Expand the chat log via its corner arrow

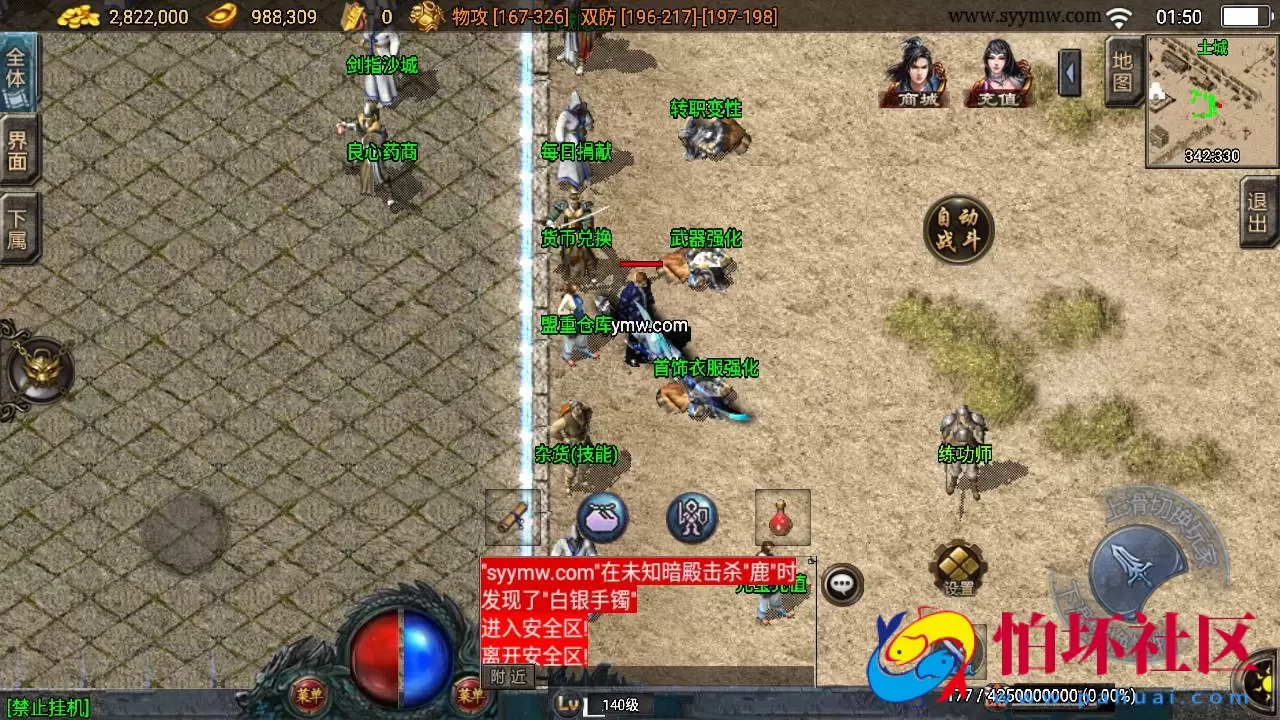pyautogui.click(x=810, y=560)
